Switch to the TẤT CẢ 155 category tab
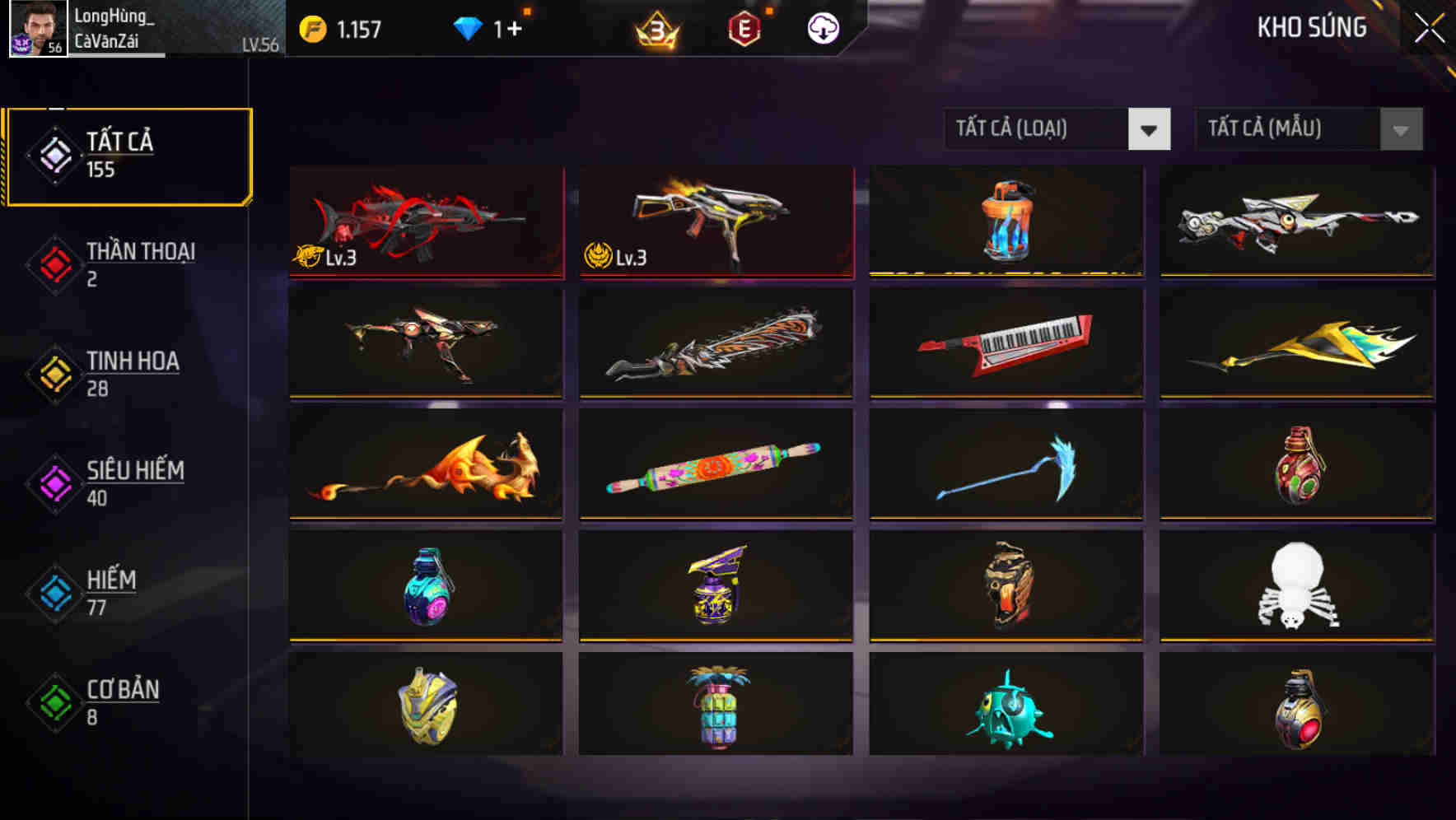 coord(128,153)
